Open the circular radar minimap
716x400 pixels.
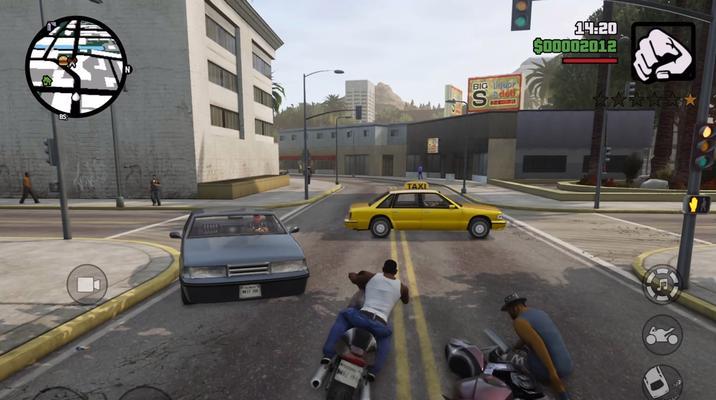coord(76,67)
